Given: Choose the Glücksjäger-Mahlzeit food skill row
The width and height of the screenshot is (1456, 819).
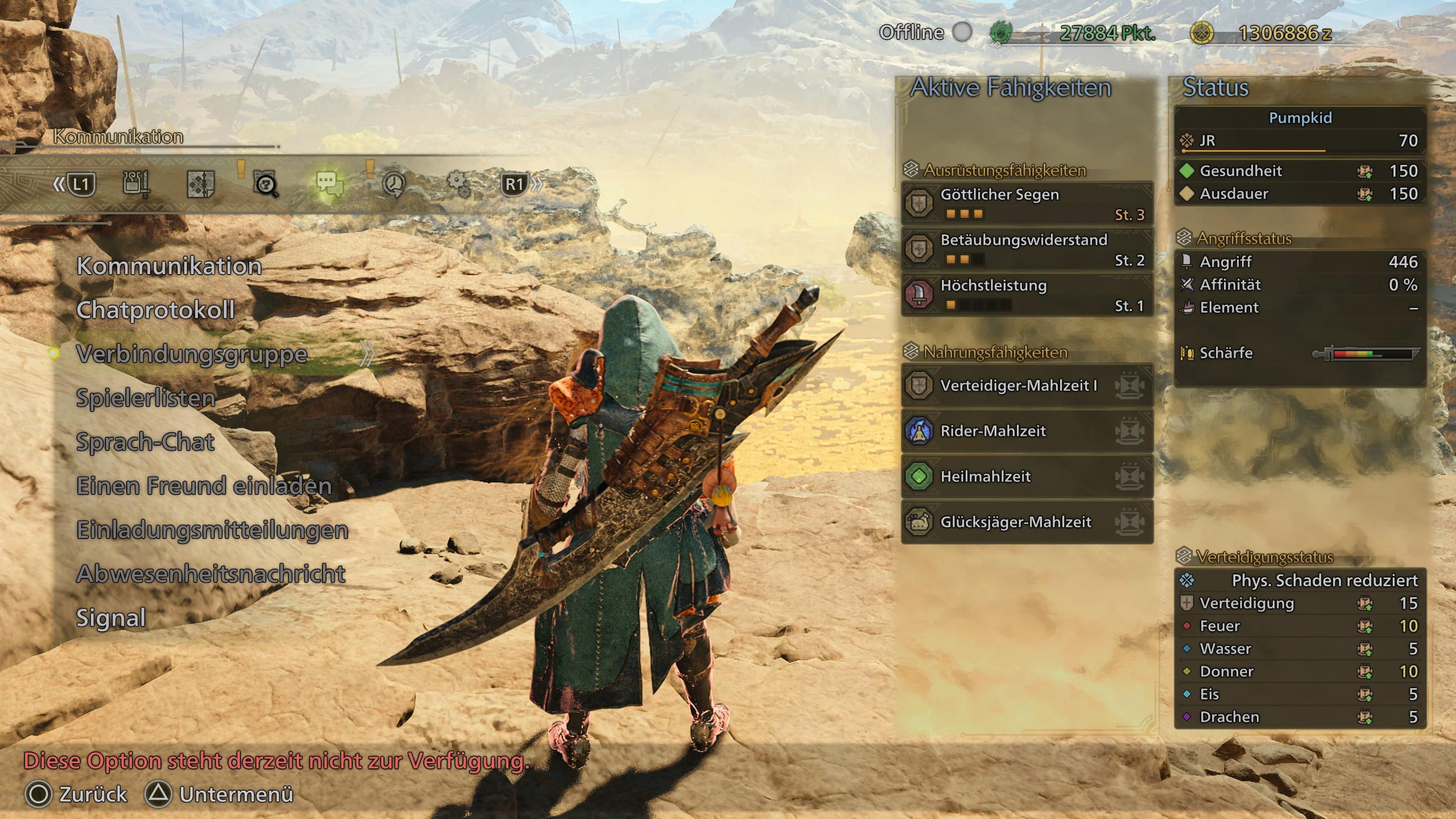Looking at the screenshot, I should 1027,522.
